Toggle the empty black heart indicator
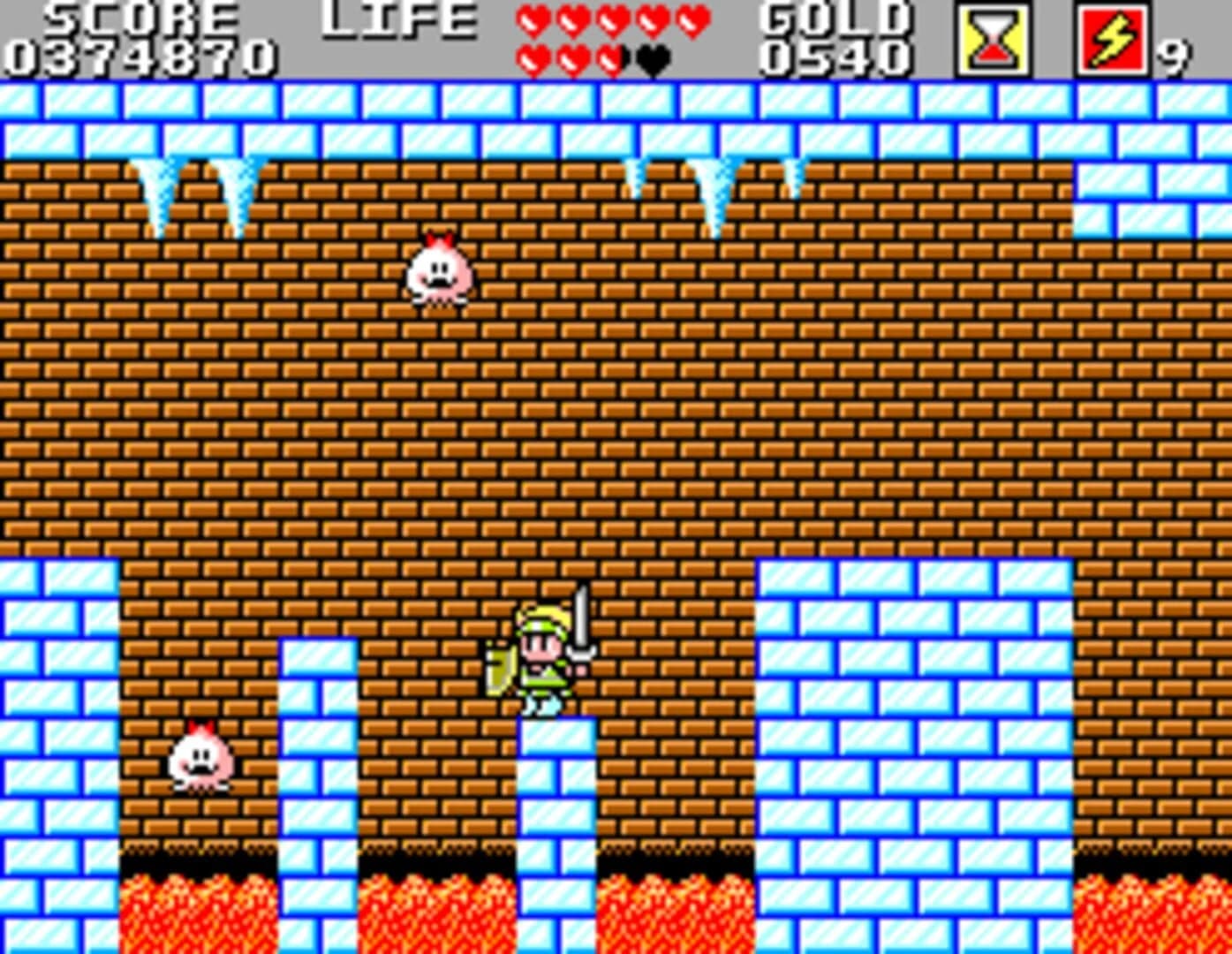The height and width of the screenshot is (954, 1232). point(652,57)
